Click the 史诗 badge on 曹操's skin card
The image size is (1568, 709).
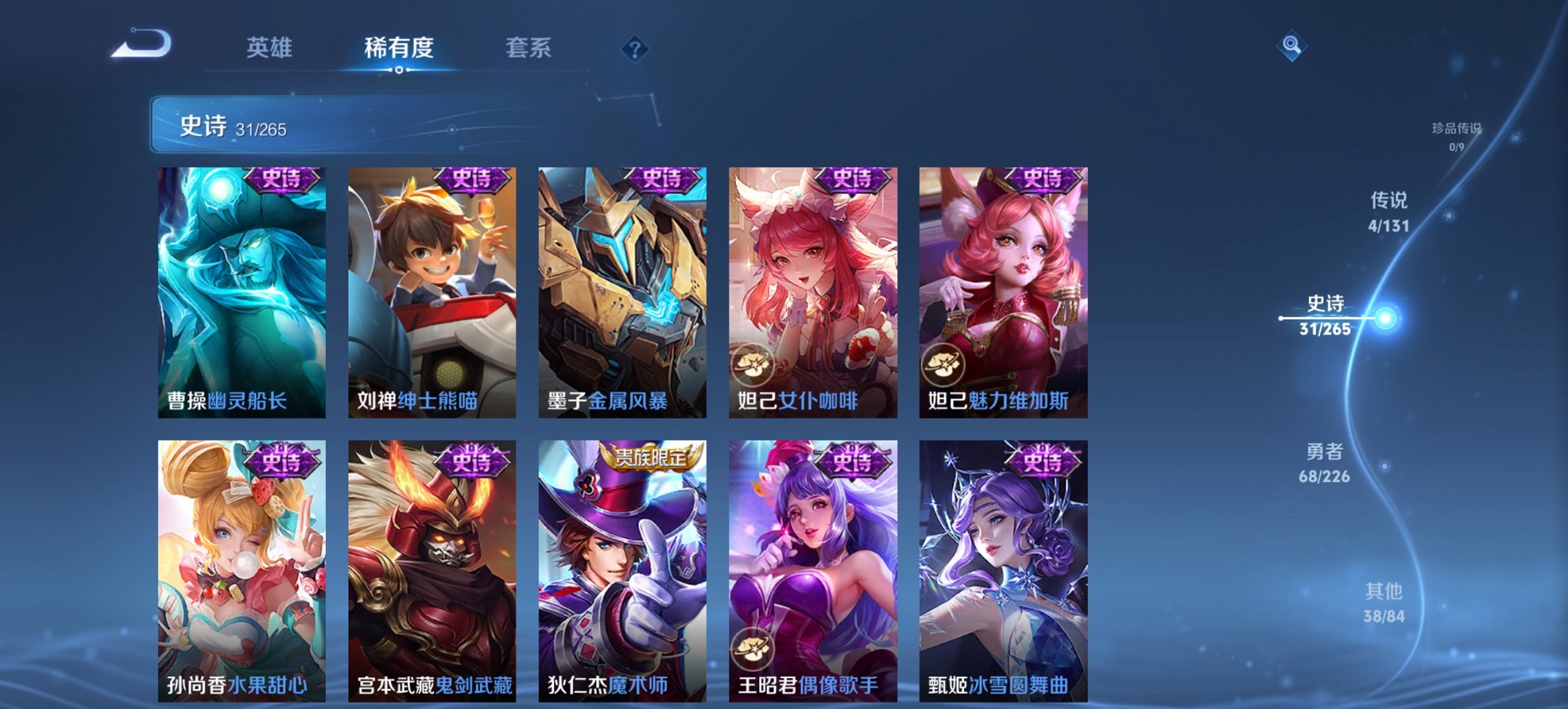coord(282,181)
